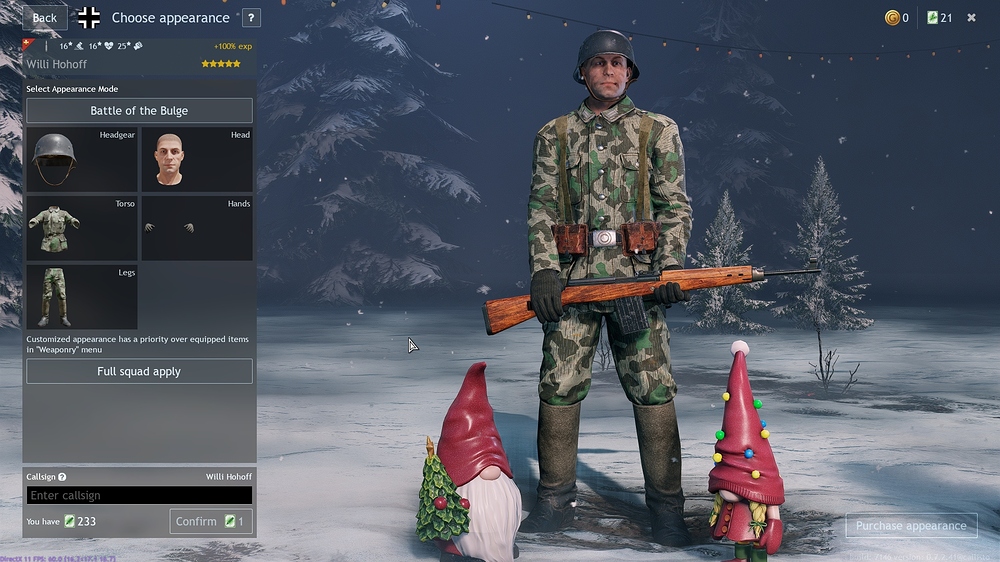Open the gold coin currency balance
The height and width of the screenshot is (562, 1000).
(x=896, y=18)
